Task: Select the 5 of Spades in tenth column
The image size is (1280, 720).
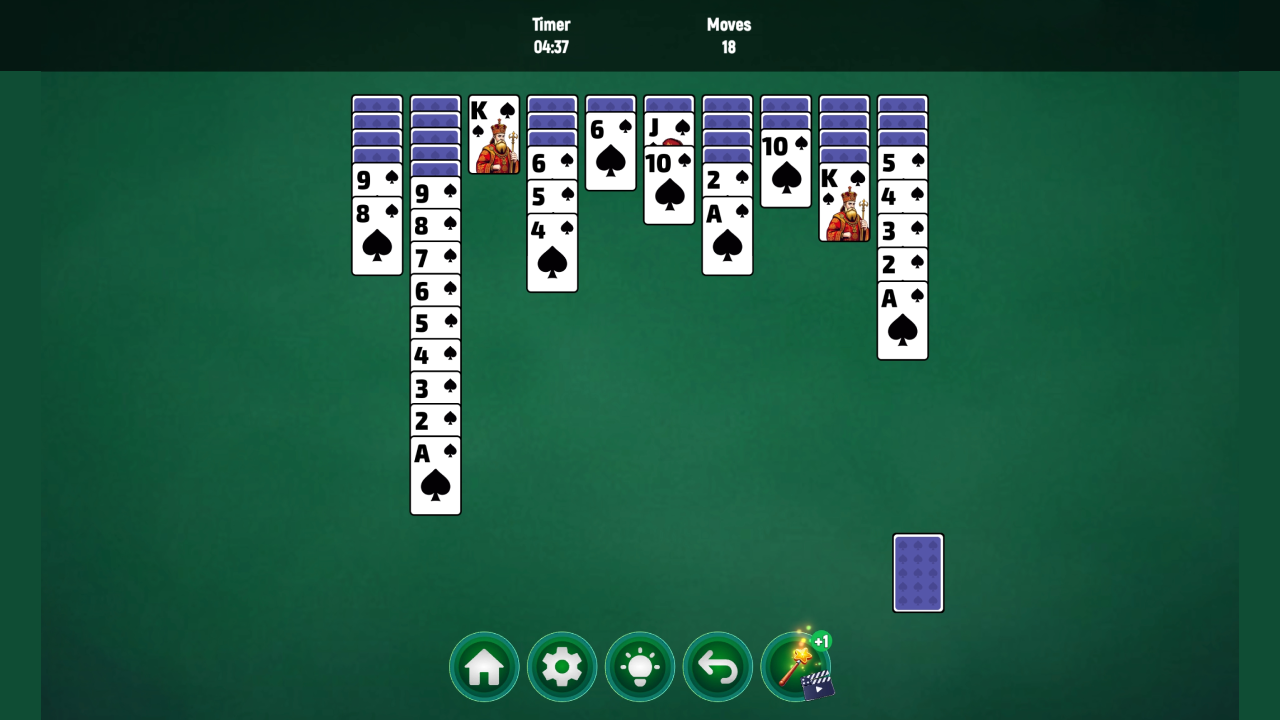Action: pyautogui.click(x=901, y=162)
